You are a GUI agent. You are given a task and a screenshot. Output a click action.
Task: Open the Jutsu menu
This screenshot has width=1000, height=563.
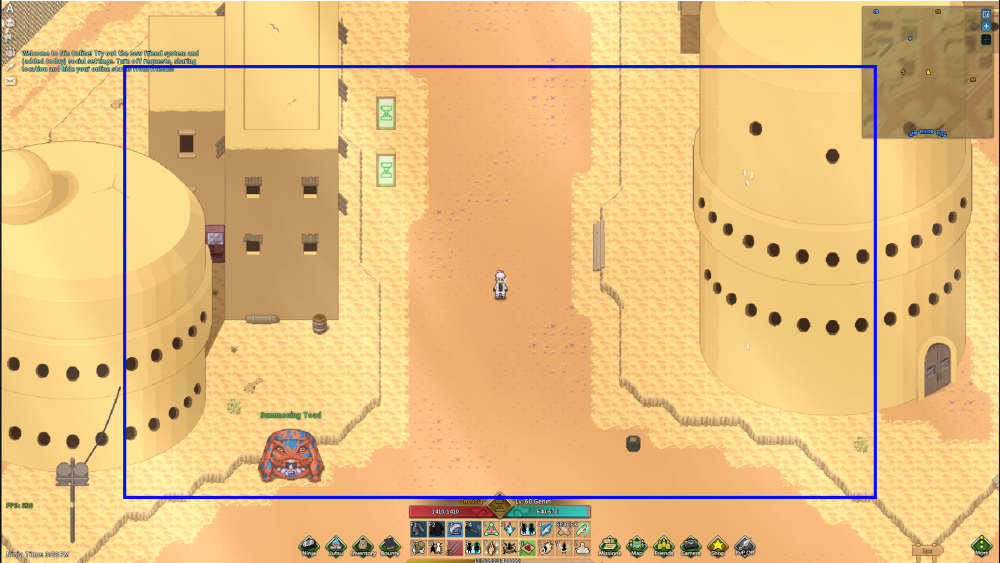tap(336, 546)
